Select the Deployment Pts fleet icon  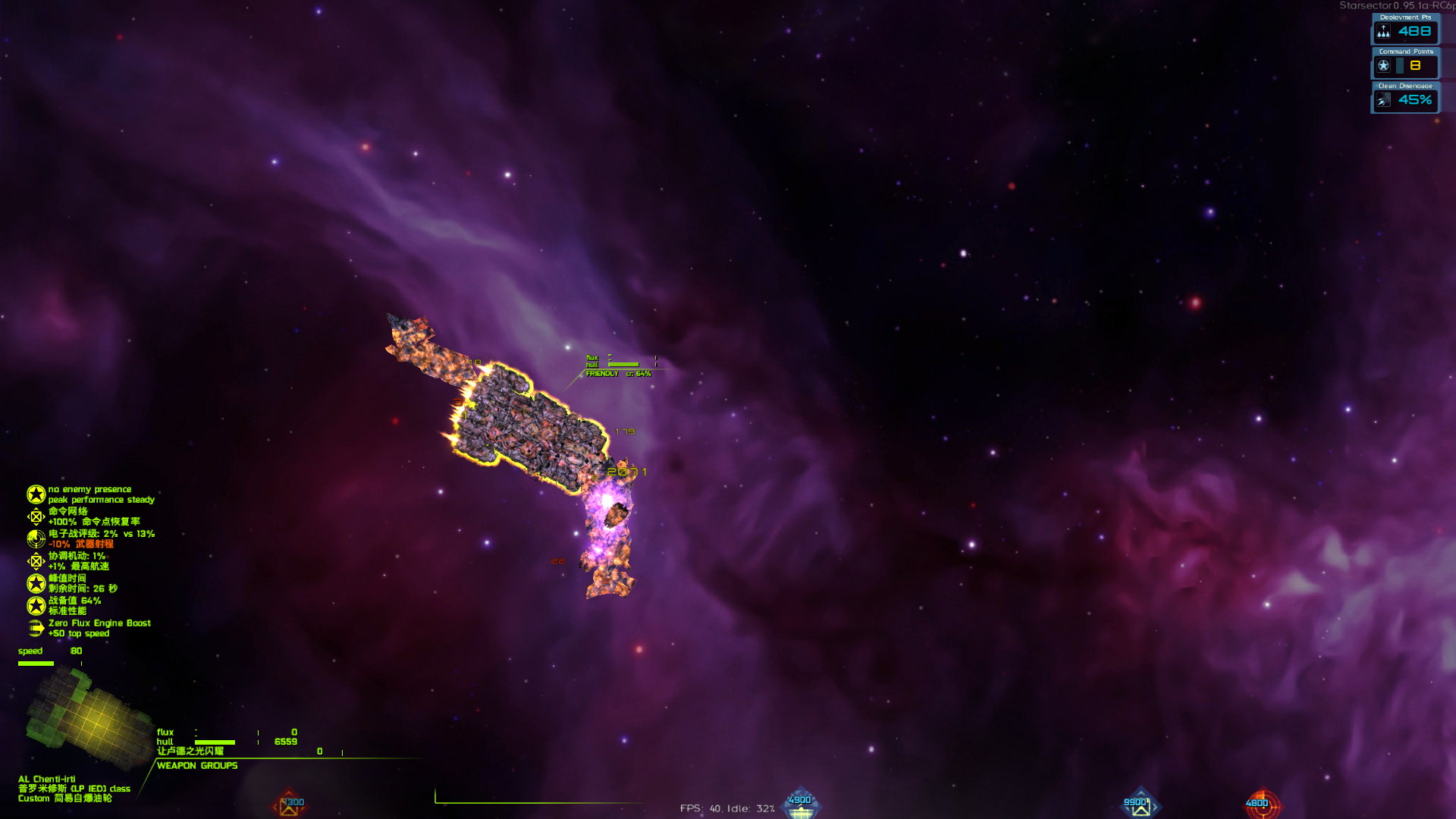pyautogui.click(x=1385, y=31)
